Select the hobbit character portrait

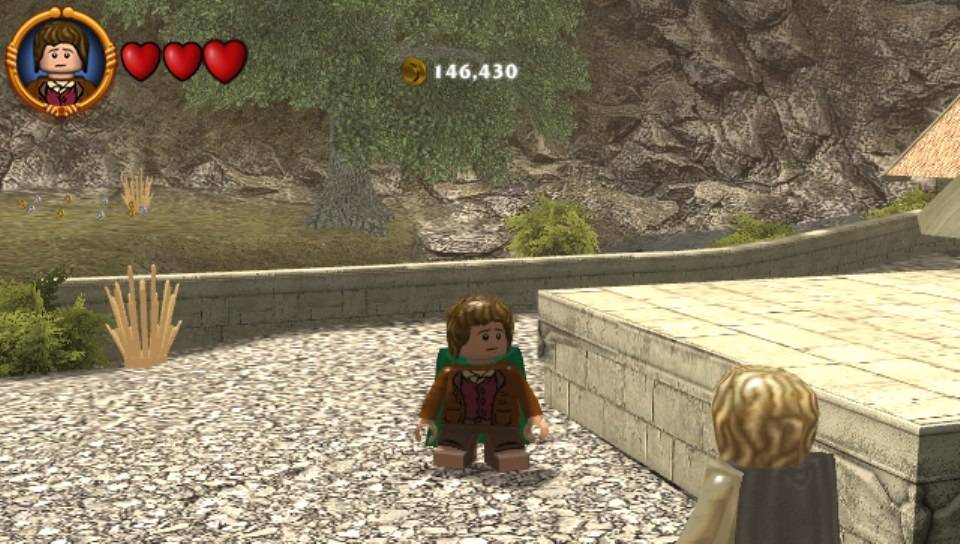[x=61, y=62]
